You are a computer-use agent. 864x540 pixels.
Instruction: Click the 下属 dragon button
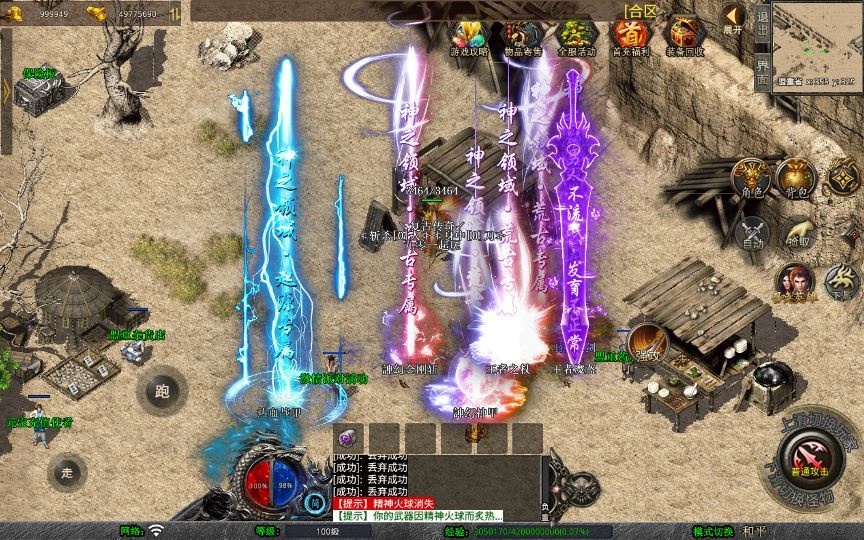(840, 282)
